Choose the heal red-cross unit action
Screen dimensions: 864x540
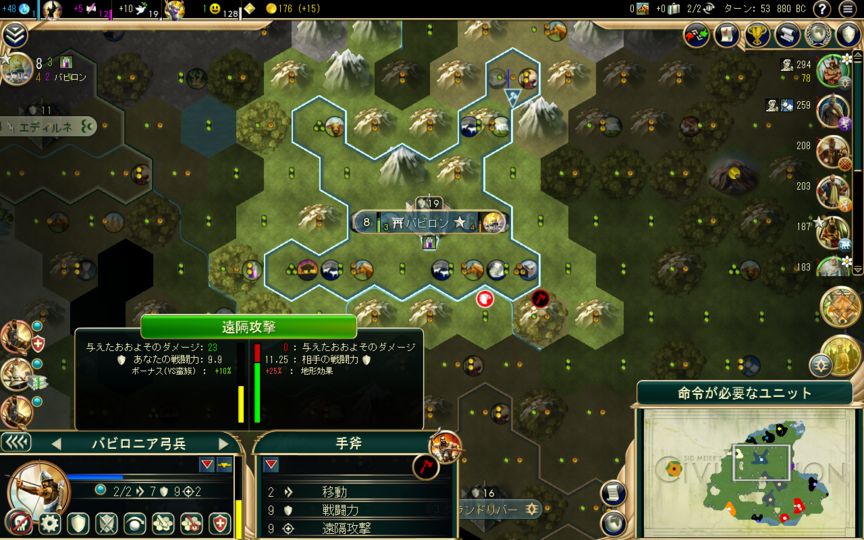click(x=219, y=523)
